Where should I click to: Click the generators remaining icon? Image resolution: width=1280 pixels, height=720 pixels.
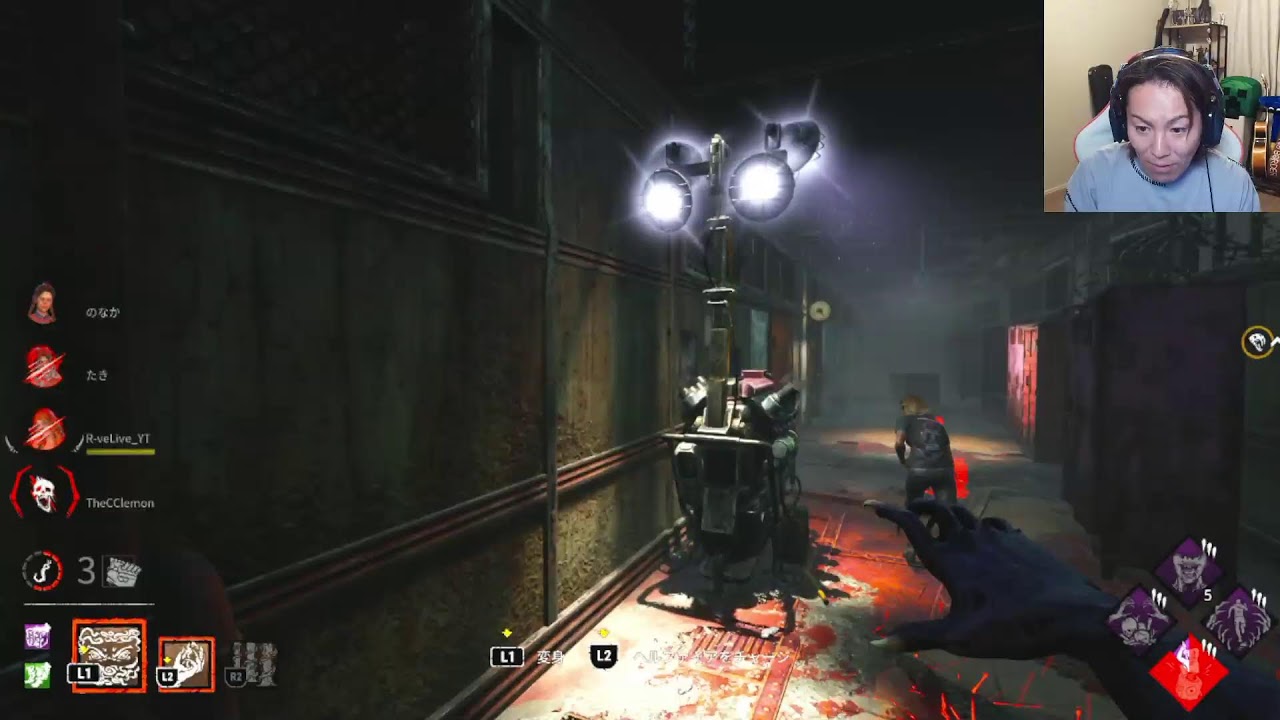coord(123,571)
